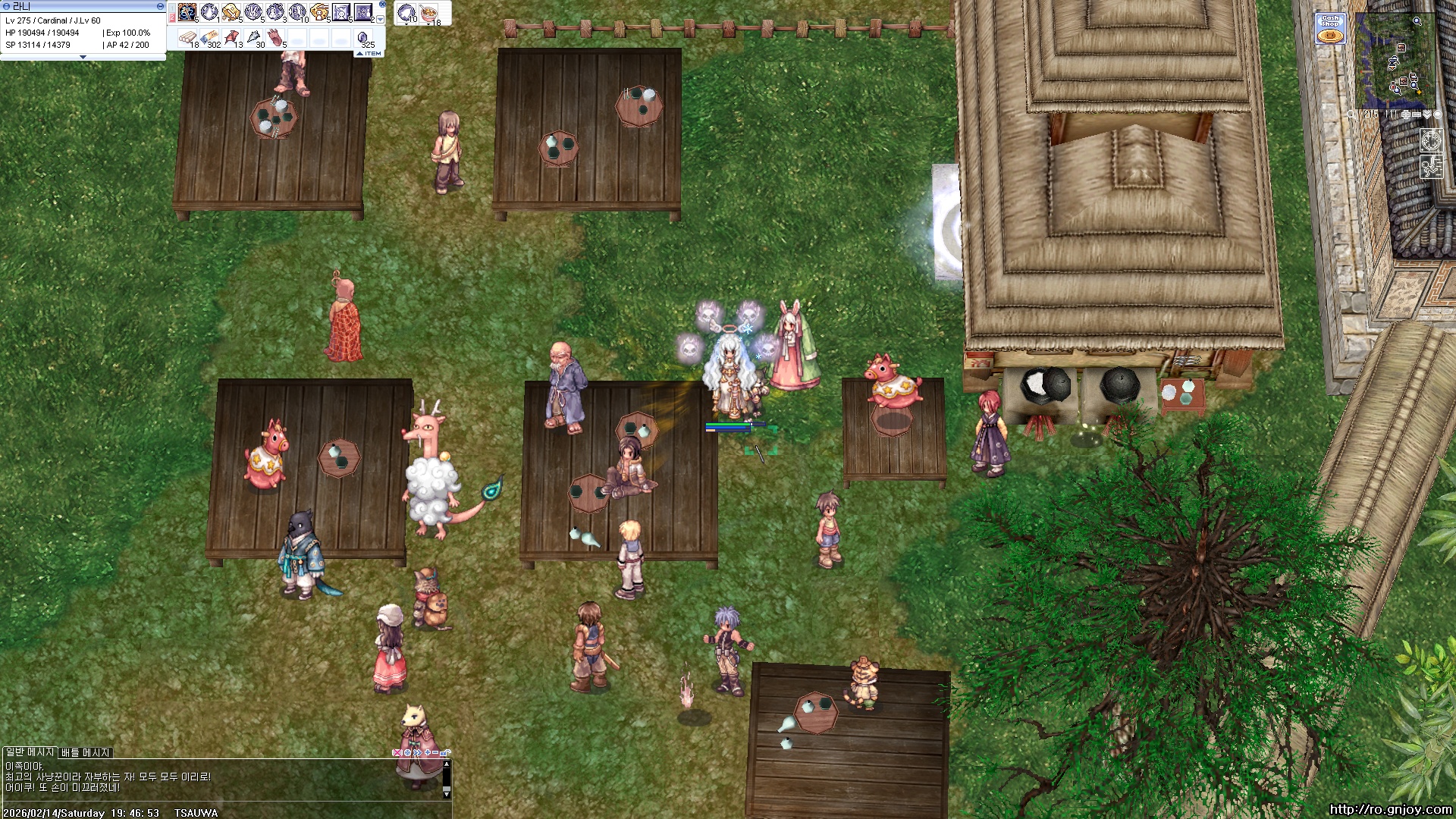
Task: Open the Cash Shop
Action: click(x=1330, y=29)
